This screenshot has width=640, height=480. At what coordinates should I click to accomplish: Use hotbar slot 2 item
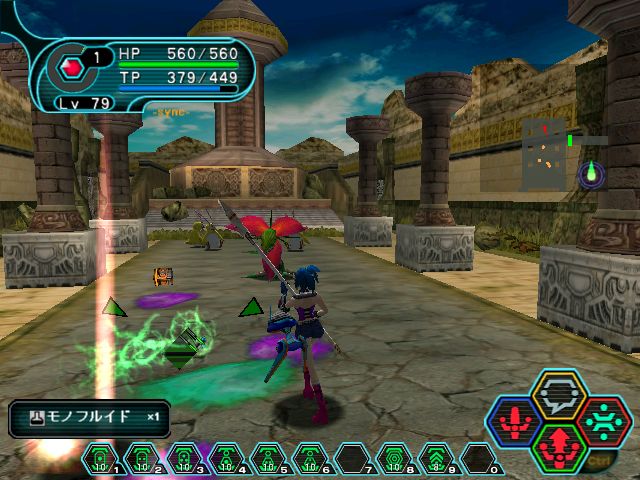point(141,460)
